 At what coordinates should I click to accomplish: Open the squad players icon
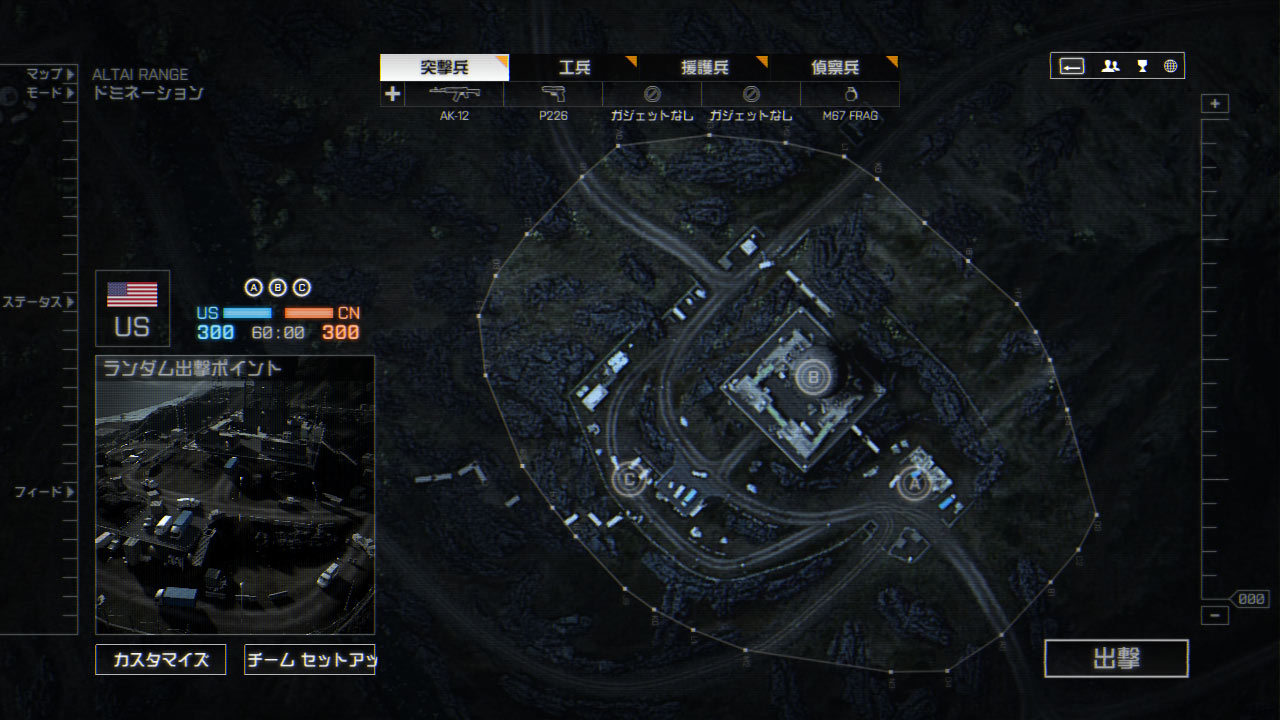point(1110,66)
